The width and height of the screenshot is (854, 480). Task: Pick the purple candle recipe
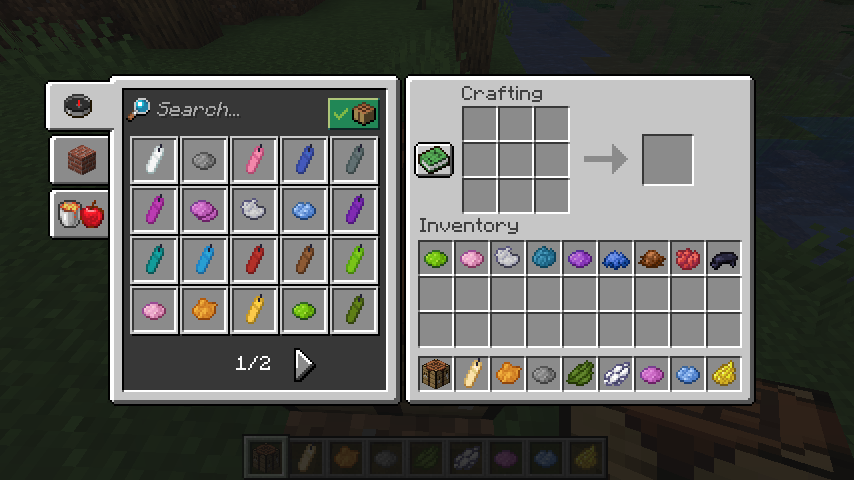[355, 210]
